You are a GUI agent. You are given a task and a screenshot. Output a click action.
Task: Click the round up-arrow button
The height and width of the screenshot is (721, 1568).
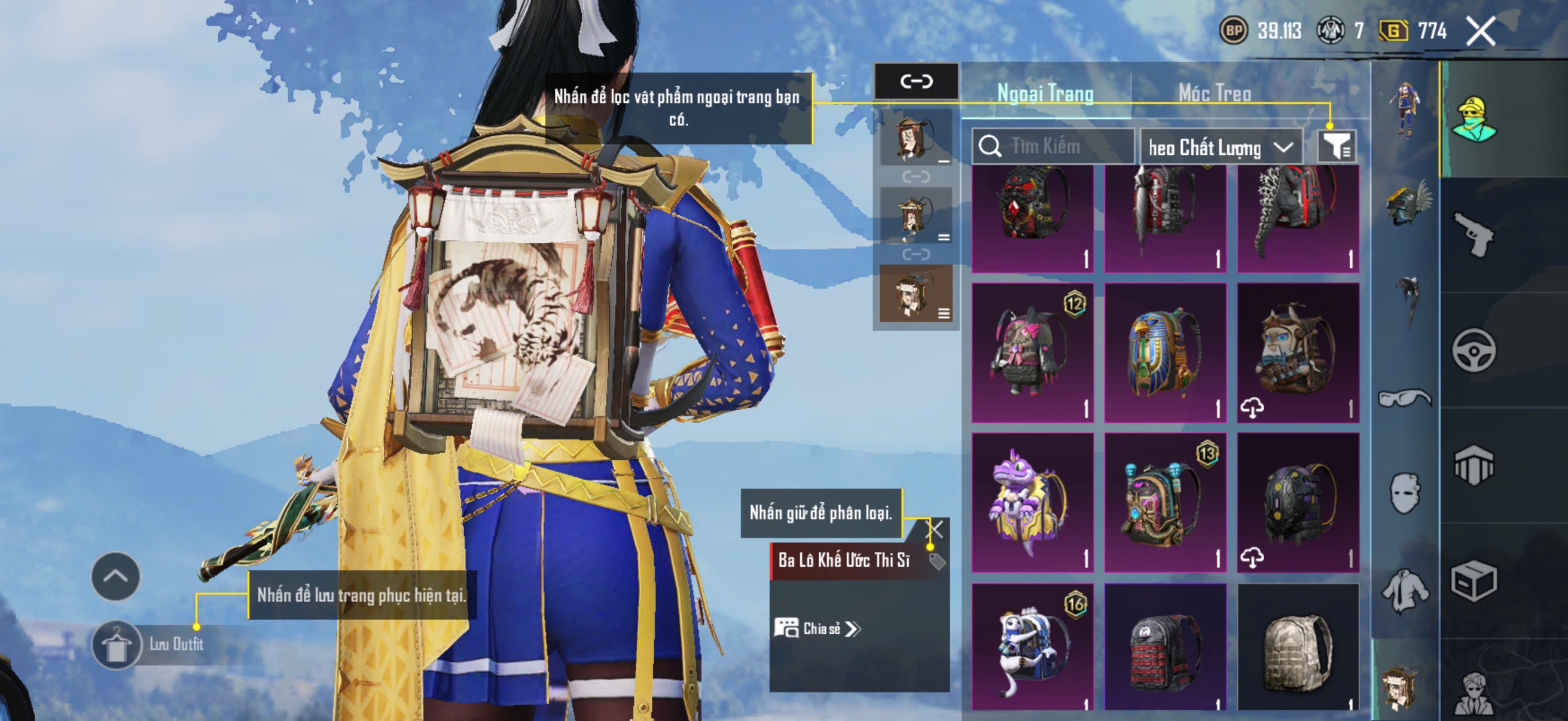click(x=115, y=576)
